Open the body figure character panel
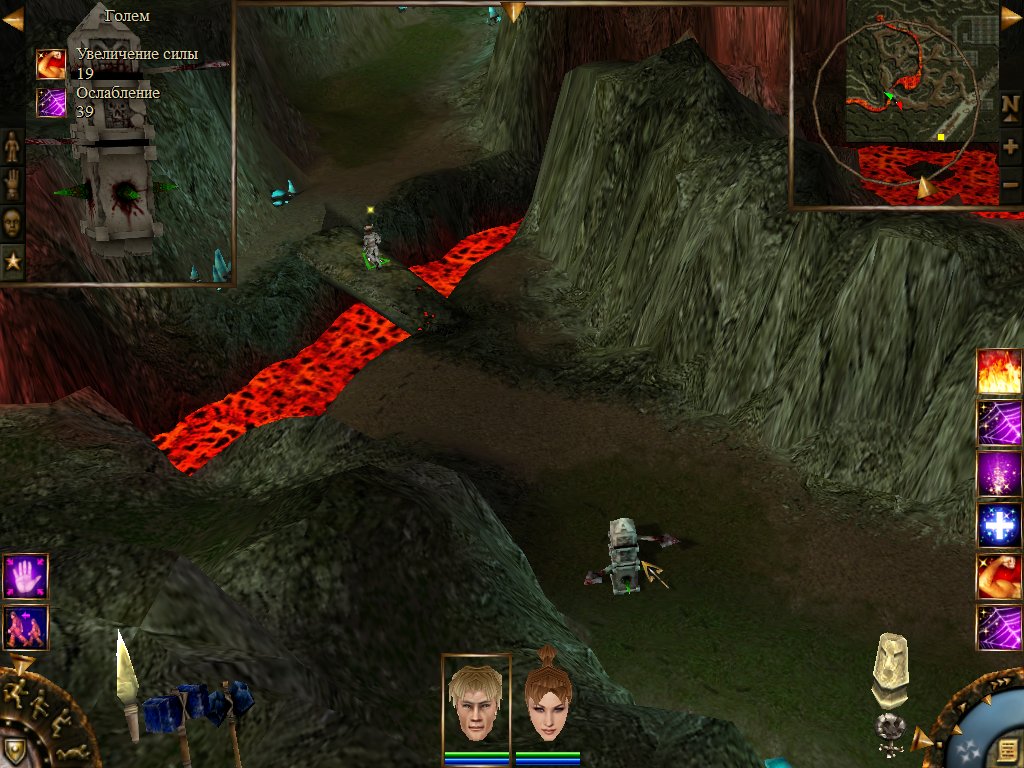This screenshot has height=768, width=1024. [12, 147]
